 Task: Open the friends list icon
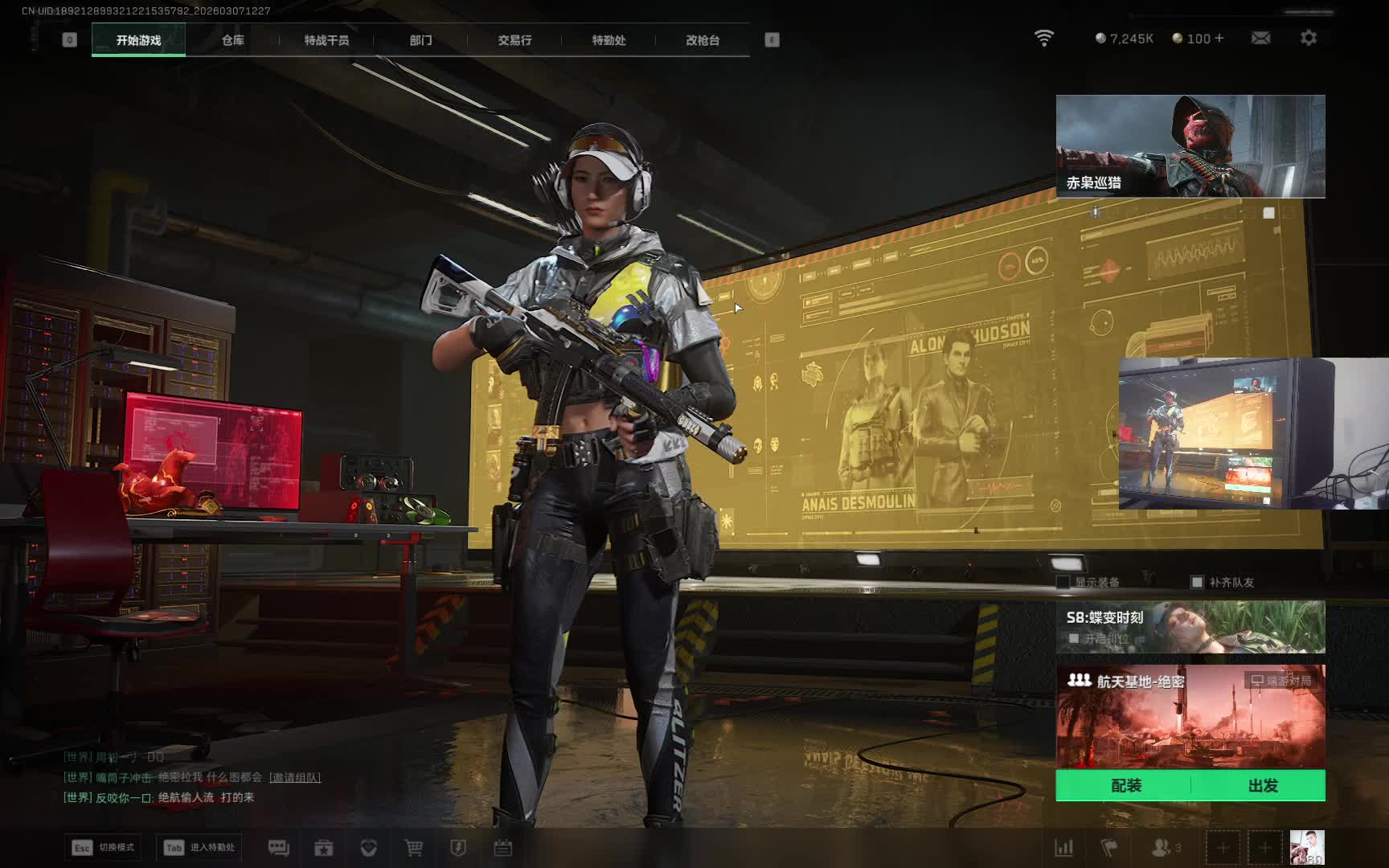tap(1162, 848)
